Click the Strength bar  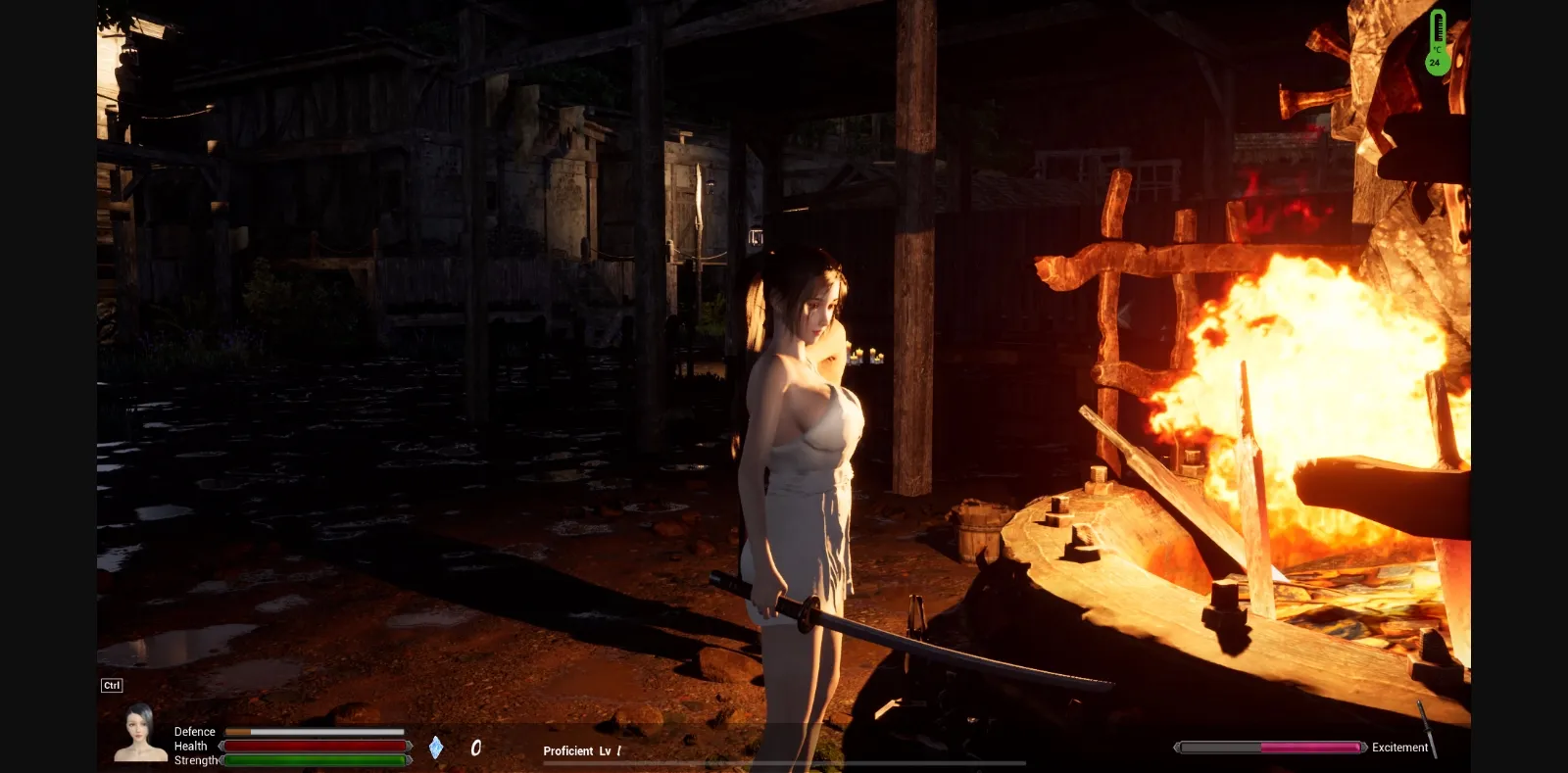click(x=316, y=760)
